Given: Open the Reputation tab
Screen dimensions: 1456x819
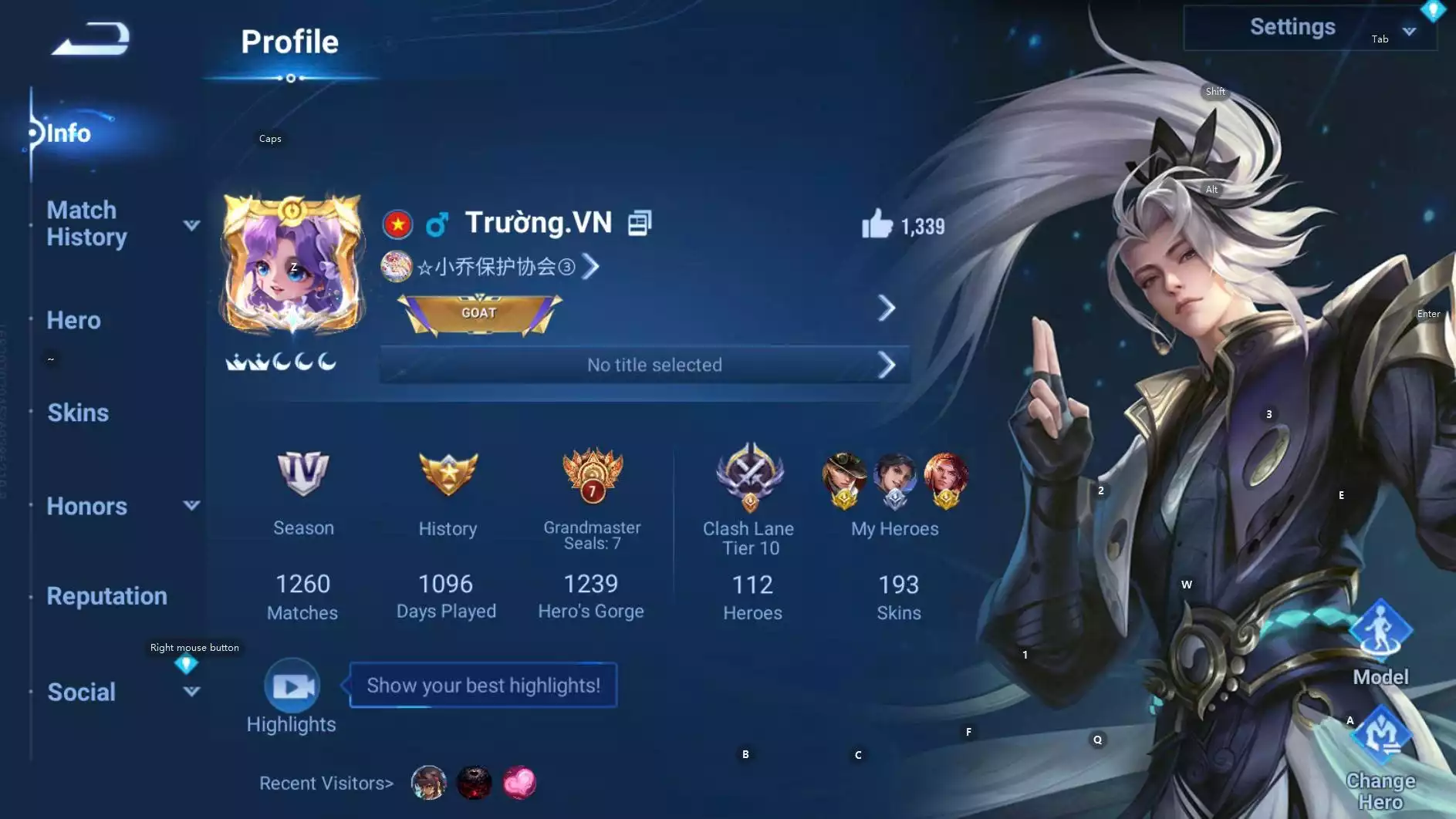Looking at the screenshot, I should point(107,596).
